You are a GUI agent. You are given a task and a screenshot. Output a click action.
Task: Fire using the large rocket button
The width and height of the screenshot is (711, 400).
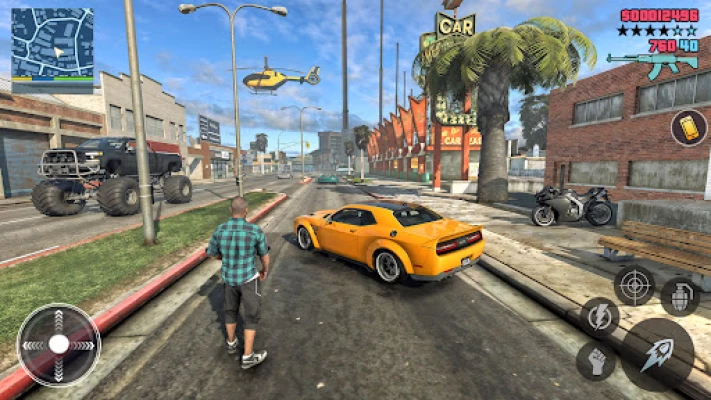click(x=656, y=354)
